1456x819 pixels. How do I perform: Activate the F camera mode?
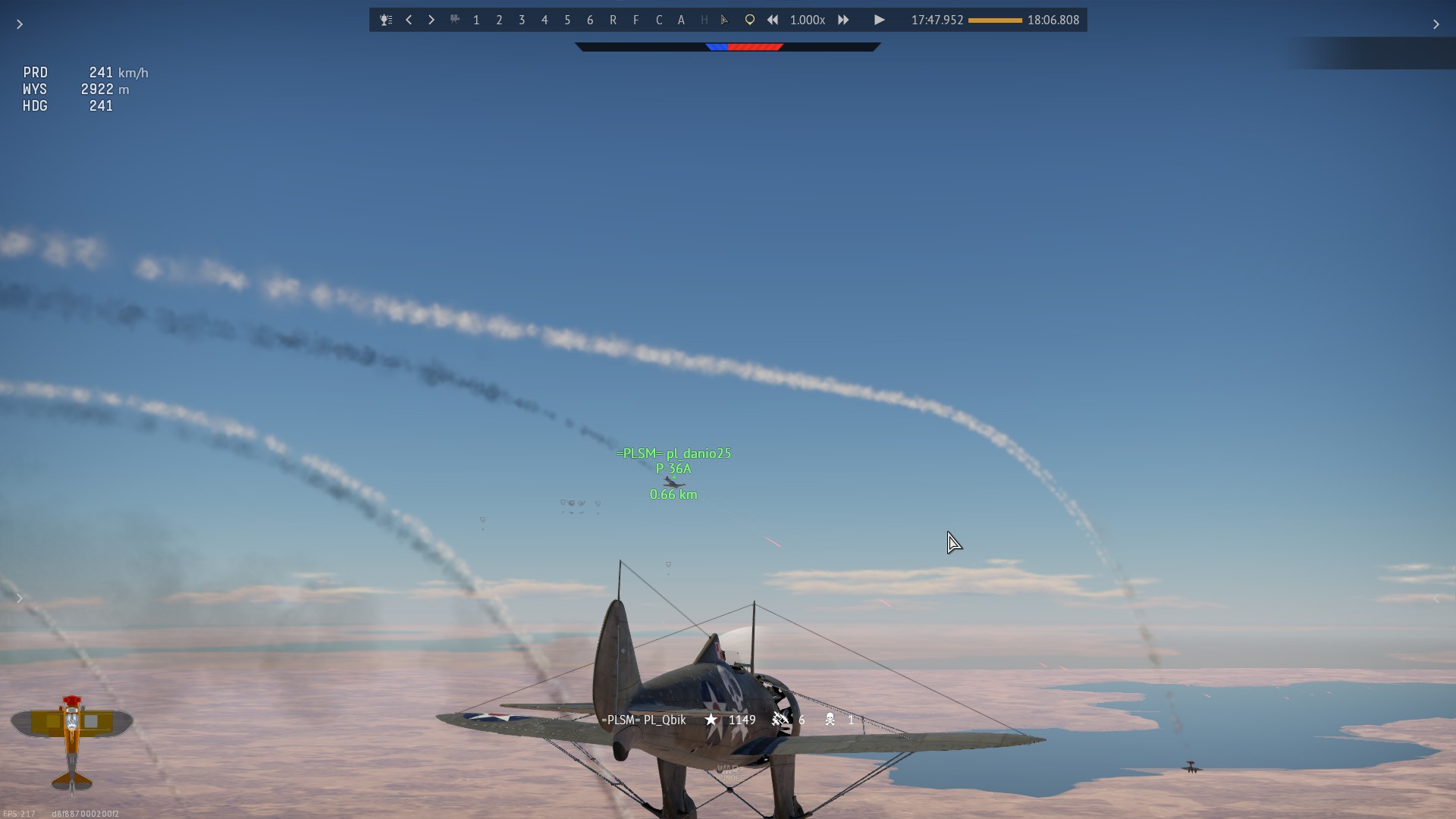click(x=635, y=20)
